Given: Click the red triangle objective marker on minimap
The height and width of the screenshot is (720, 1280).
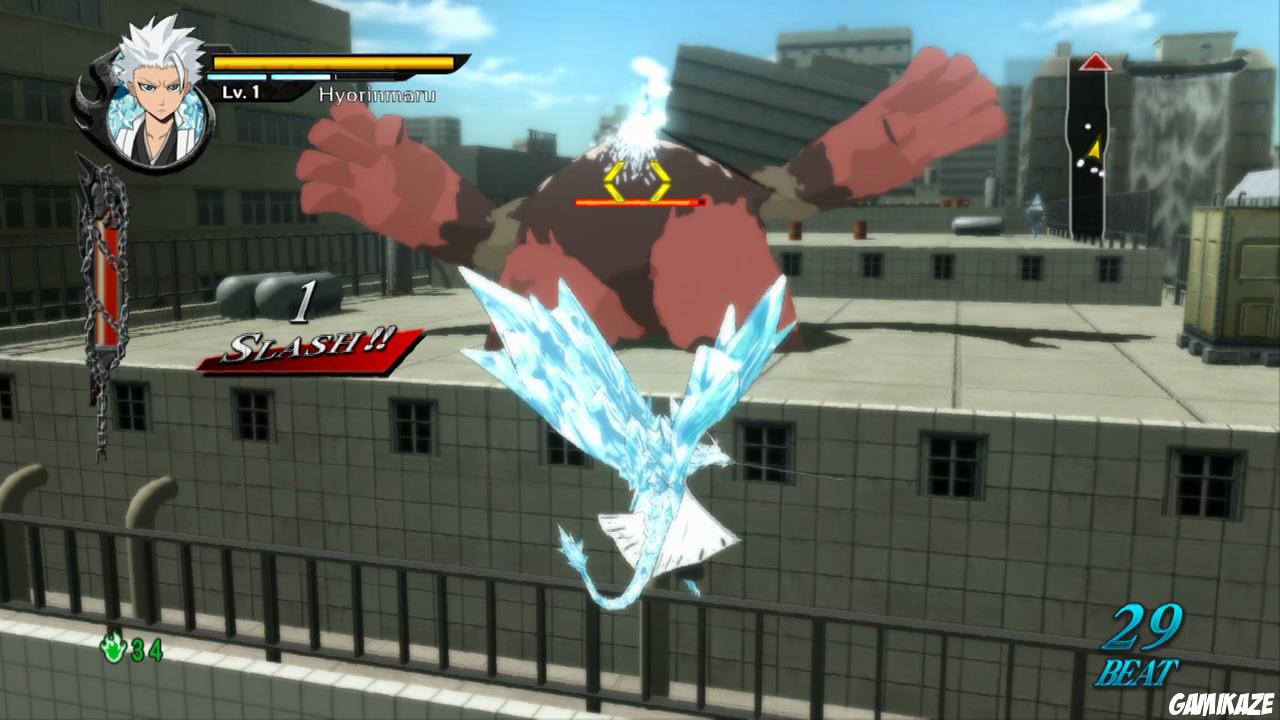Looking at the screenshot, I should pyautogui.click(x=1096, y=62).
